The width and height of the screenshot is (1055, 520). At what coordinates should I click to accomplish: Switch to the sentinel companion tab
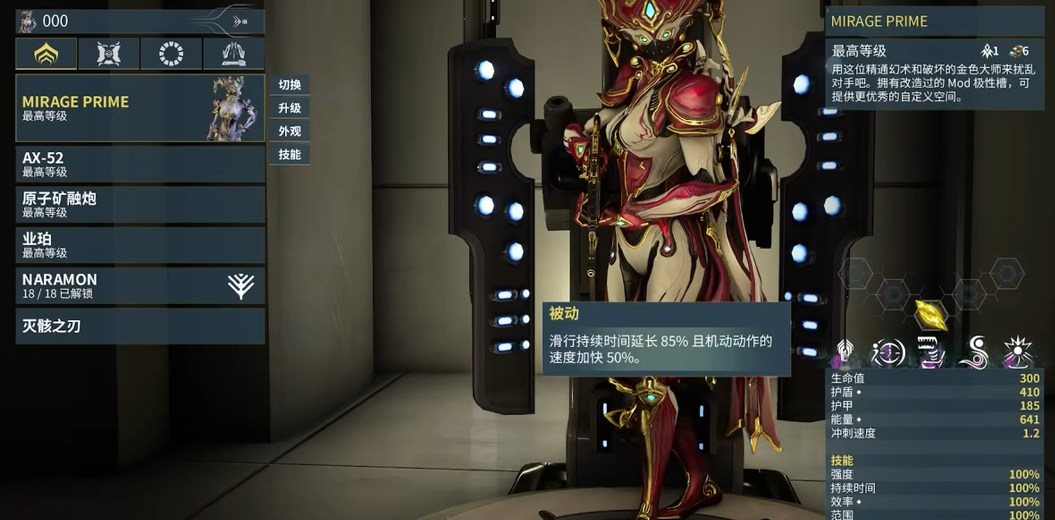coord(109,54)
